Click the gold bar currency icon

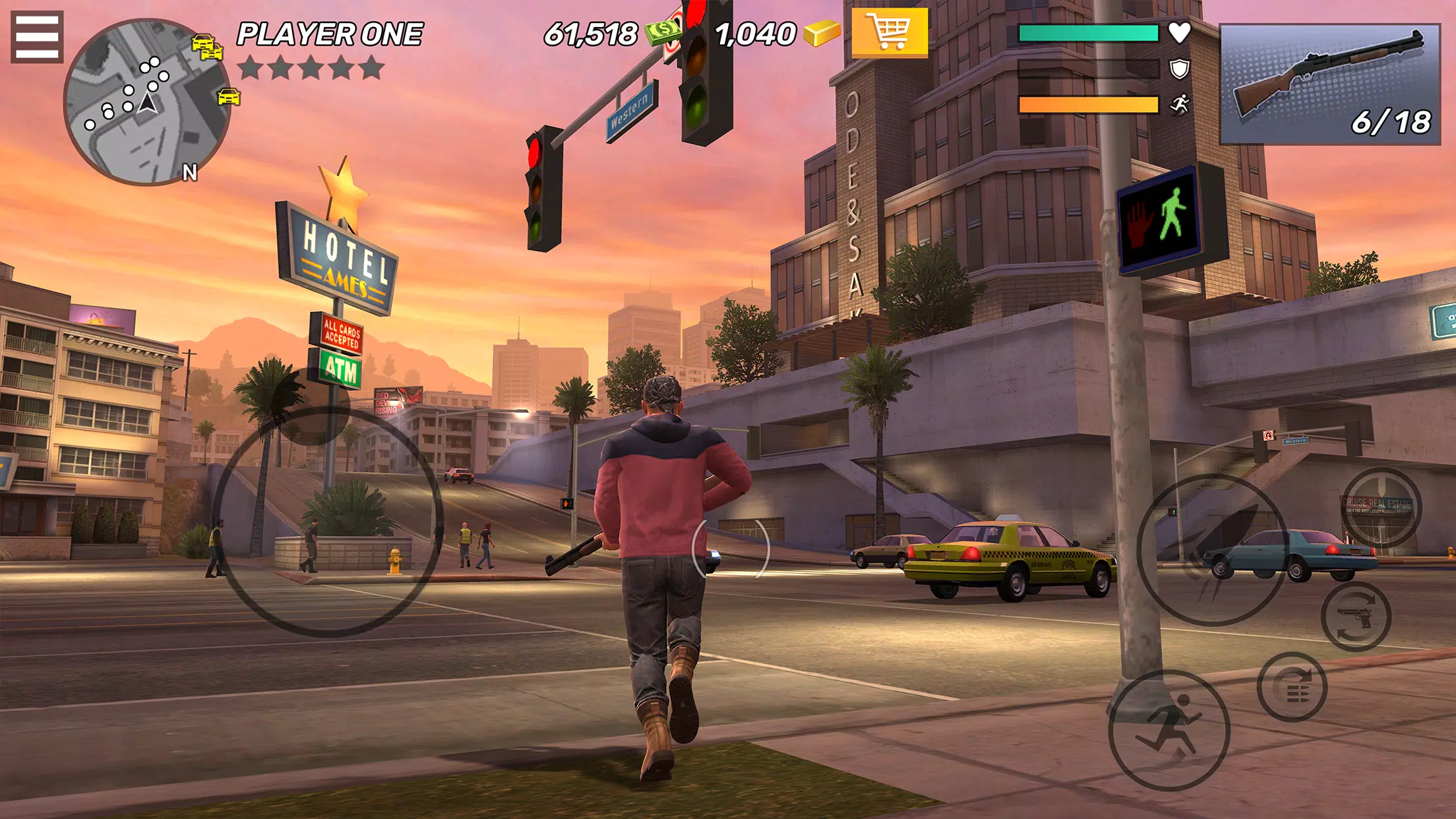point(822,33)
